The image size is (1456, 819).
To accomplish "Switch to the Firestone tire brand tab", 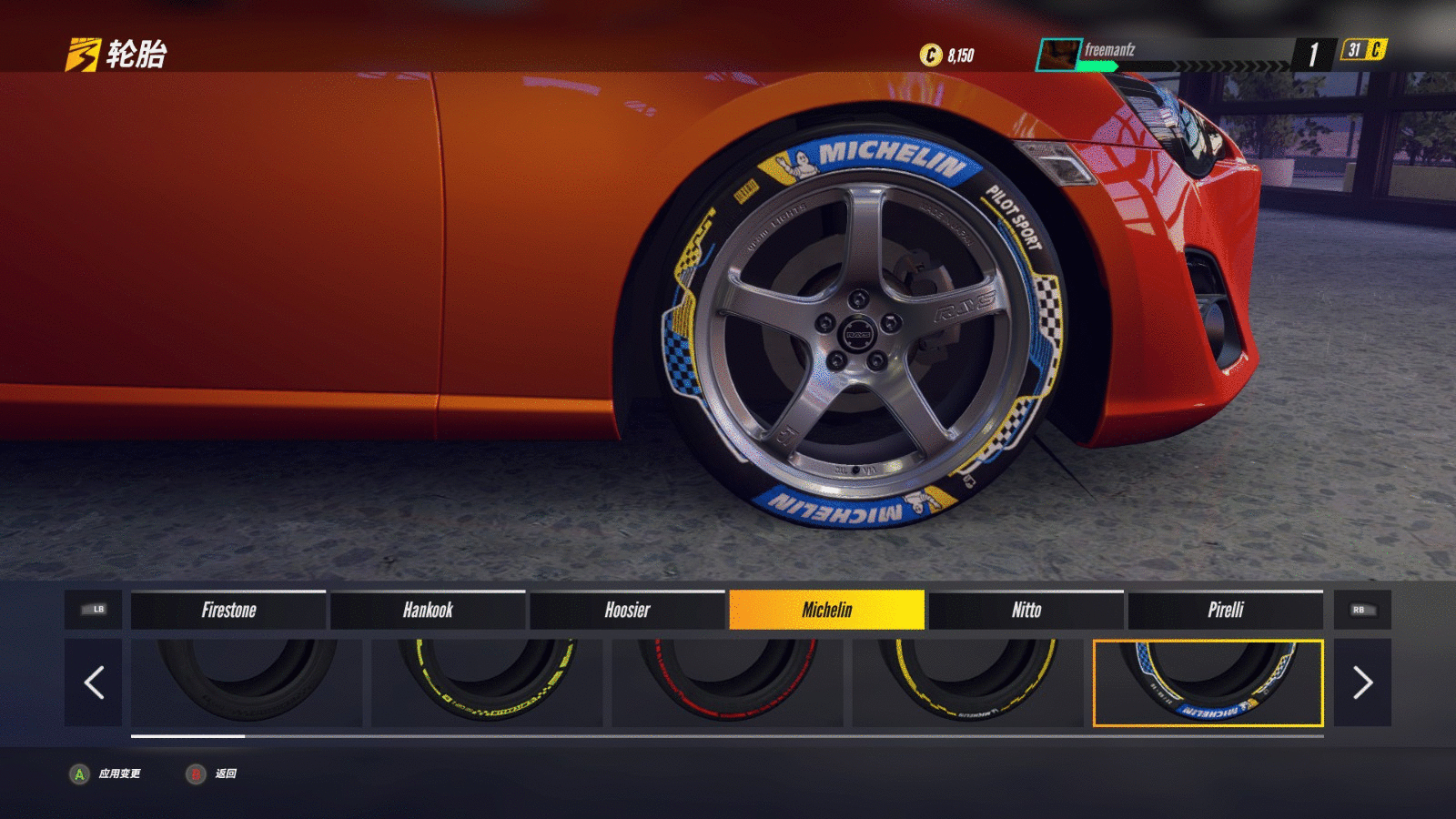I will point(228,610).
